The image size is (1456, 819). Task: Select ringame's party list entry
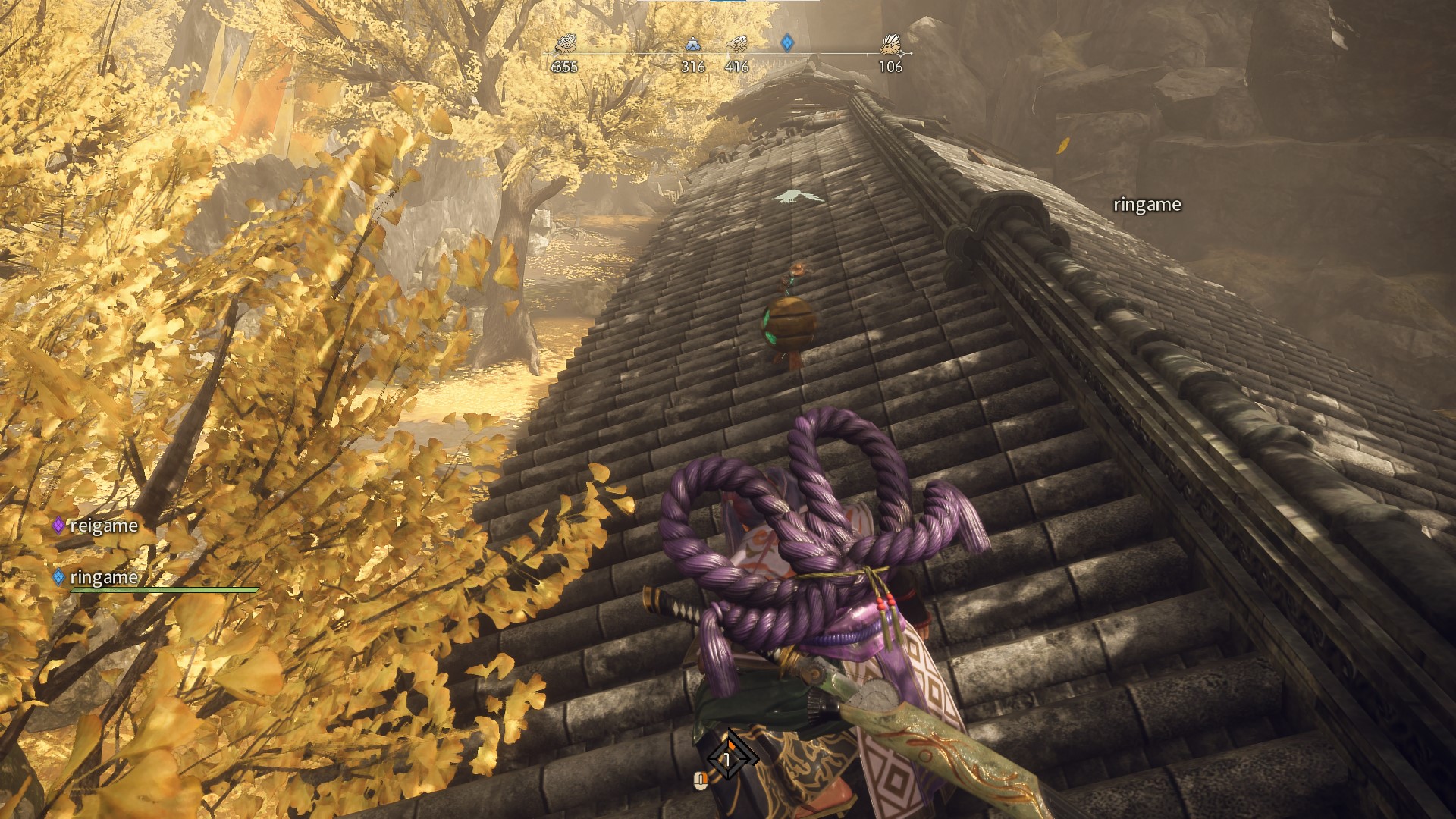tap(103, 577)
